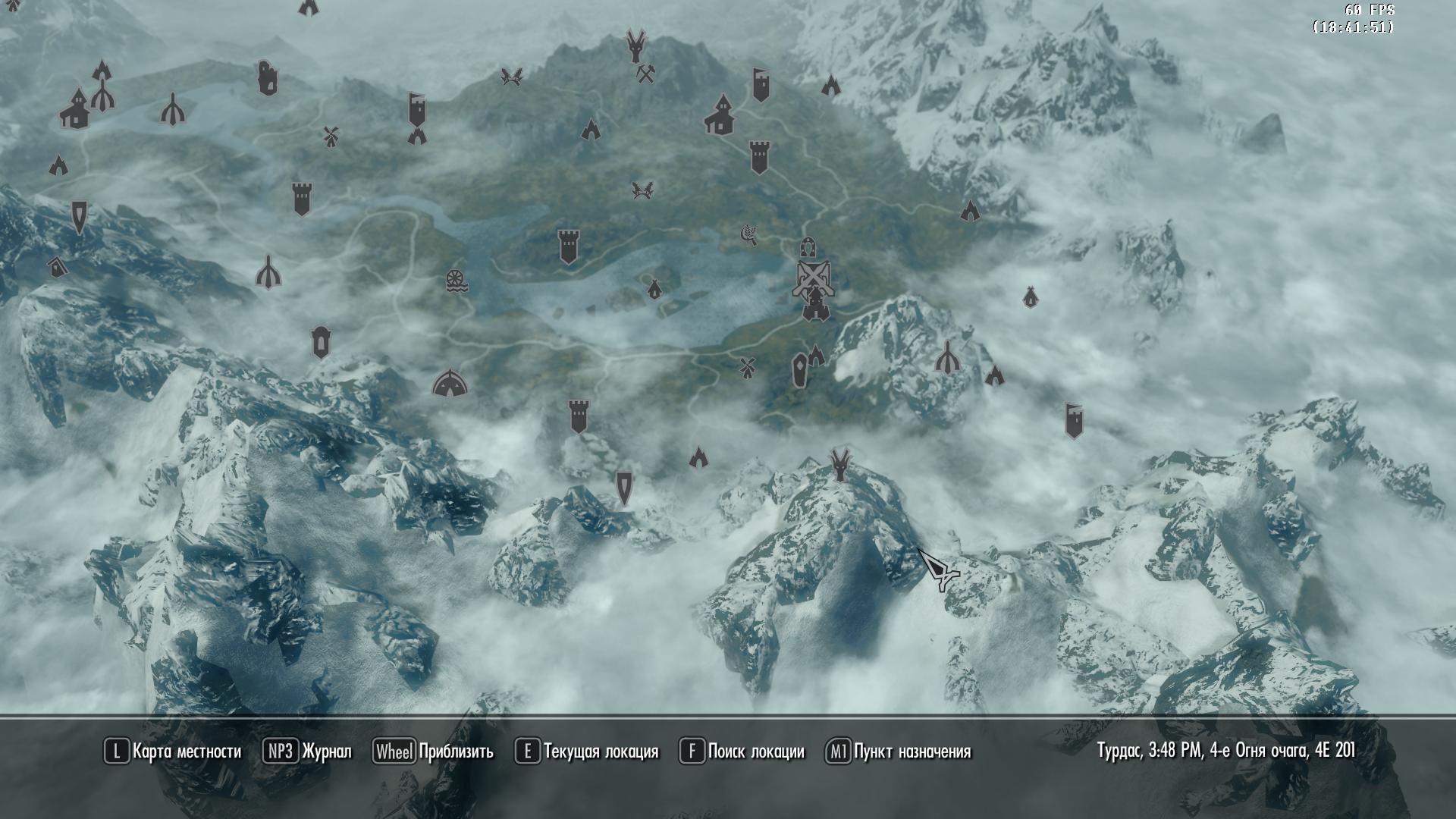This screenshot has width=1456, height=819.
Task: Select the wheat farm map marker
Action: tap(749, 234)
